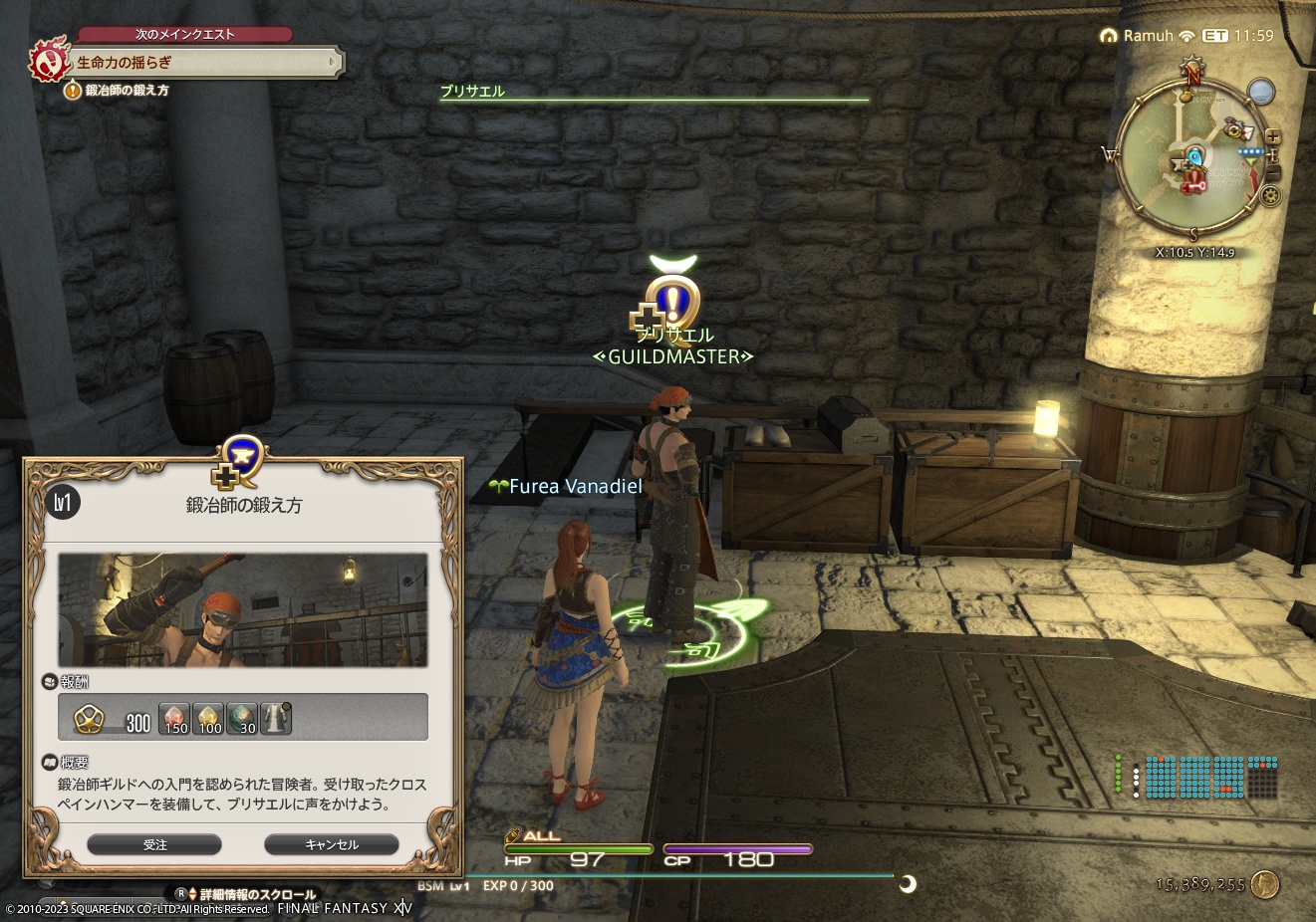Click the guildmaster quest exclamation above ブリサエル
This screenshot has width=1316, height=922.
[x=675, y=301]
